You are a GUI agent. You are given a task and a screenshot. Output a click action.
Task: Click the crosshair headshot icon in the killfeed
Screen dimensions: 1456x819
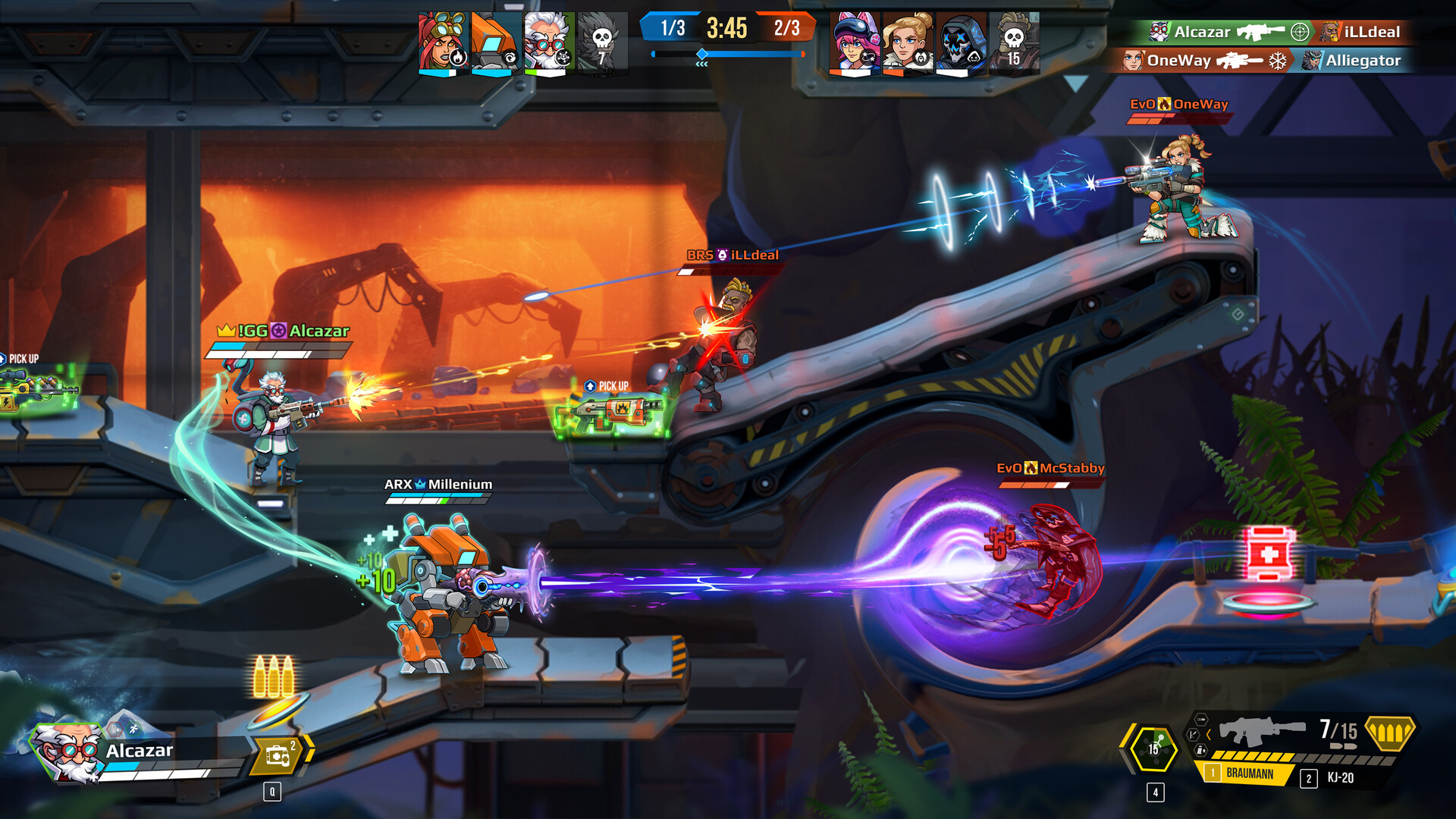[x=1300, y=33]
